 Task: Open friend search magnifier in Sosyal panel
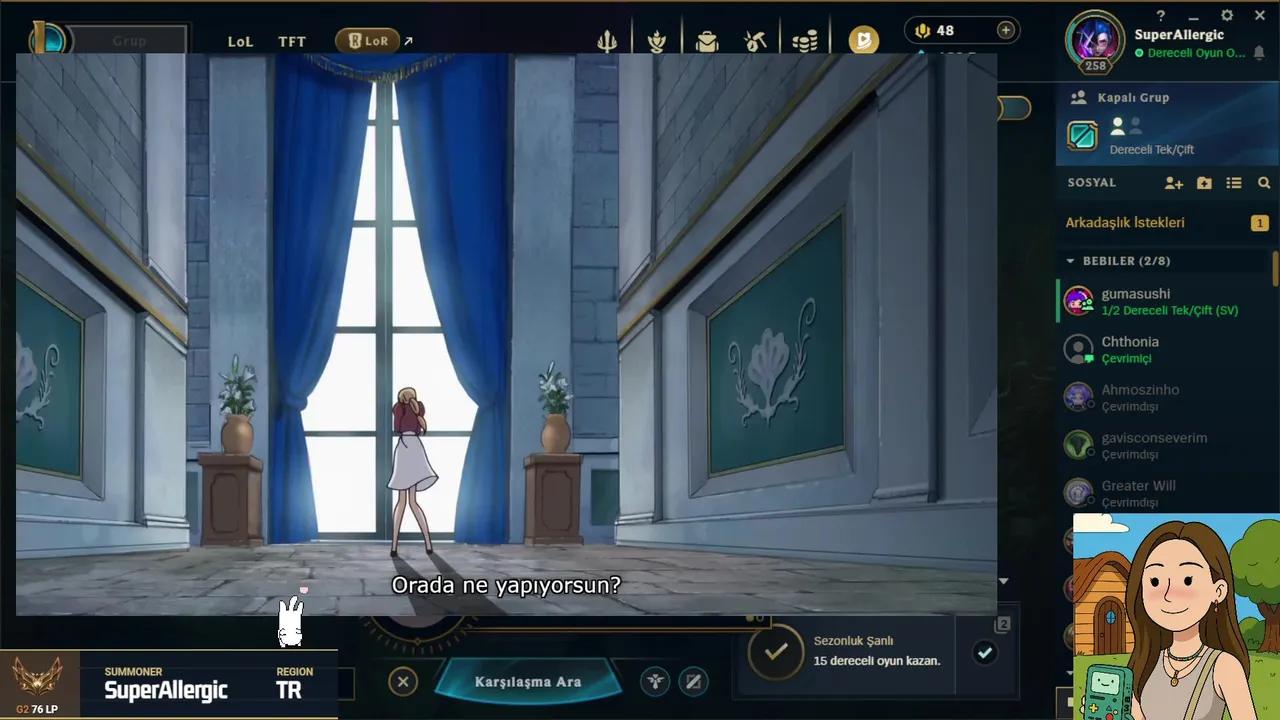(1263, 183)
